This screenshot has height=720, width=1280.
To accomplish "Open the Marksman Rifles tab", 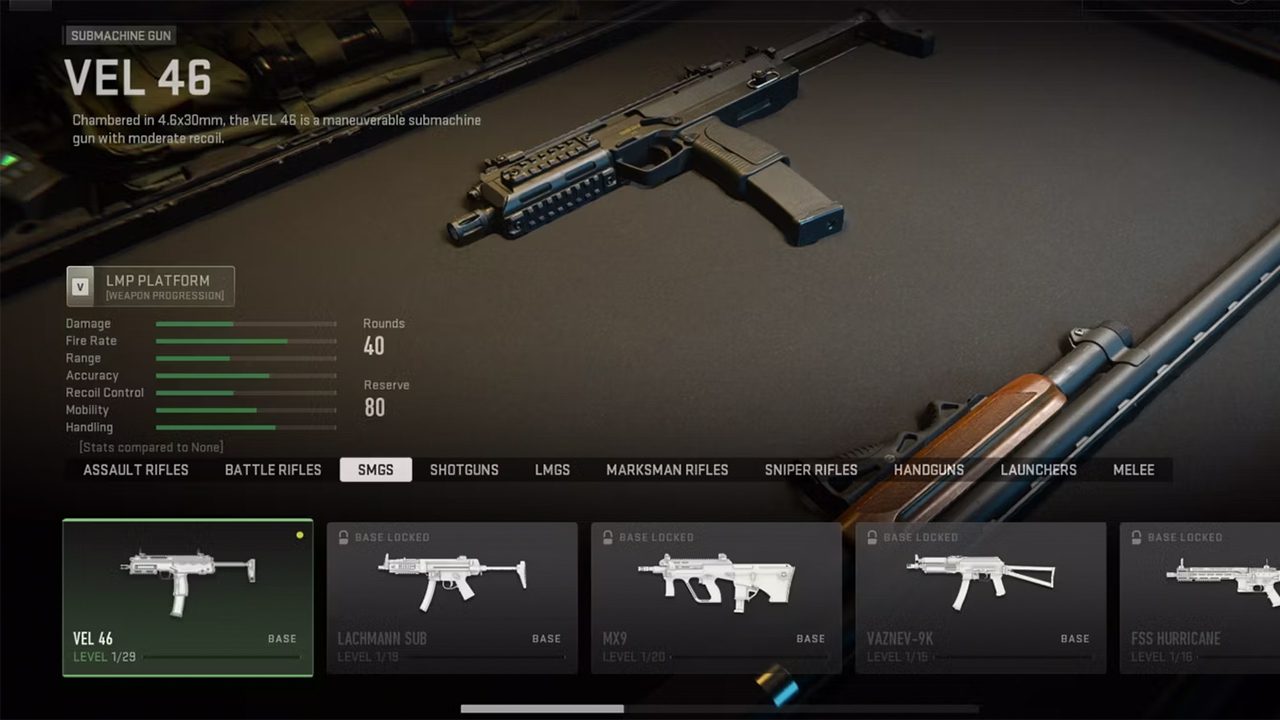I will (x=667, y=470).
